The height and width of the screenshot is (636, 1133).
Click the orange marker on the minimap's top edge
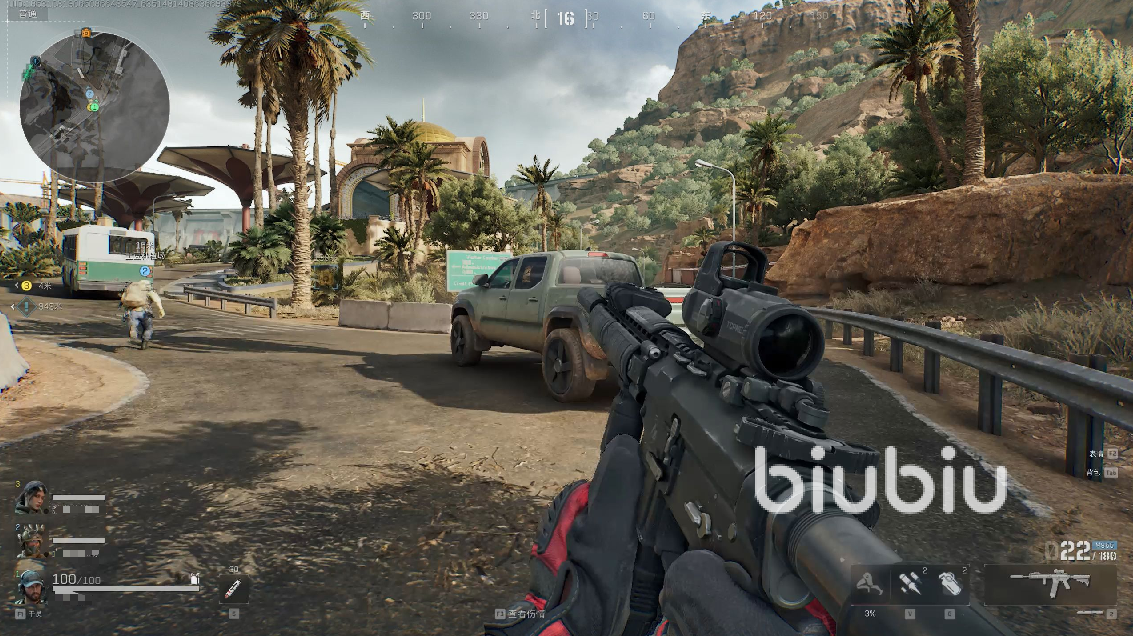click(85, 33)
